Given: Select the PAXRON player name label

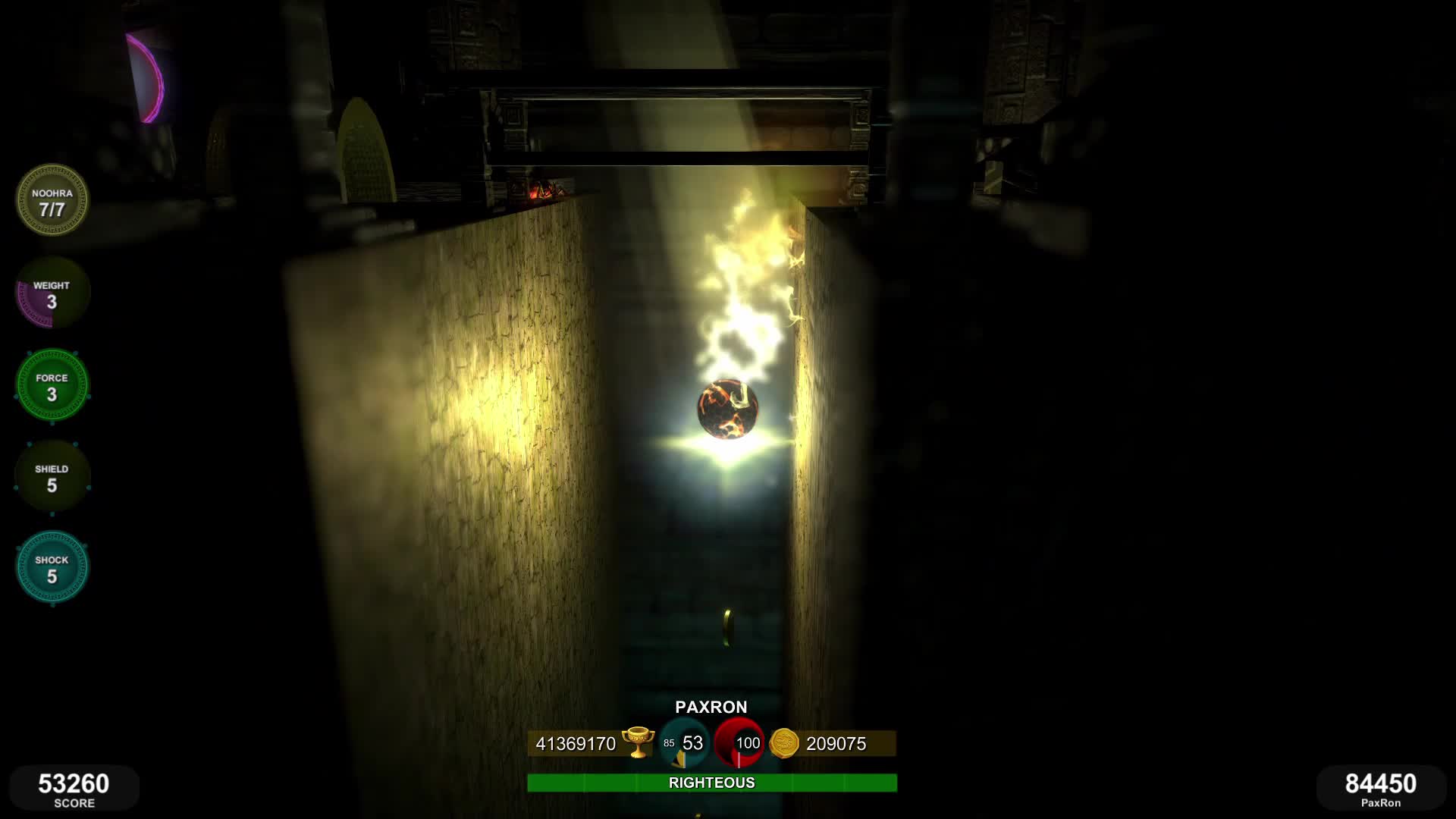Looking at the screenshot, I should coord(711,707).
